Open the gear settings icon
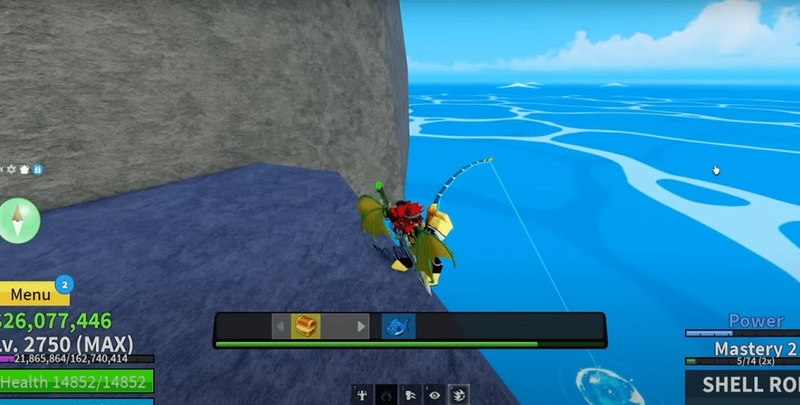The width and height of the screenshot is (800, 405). point(13,170)
